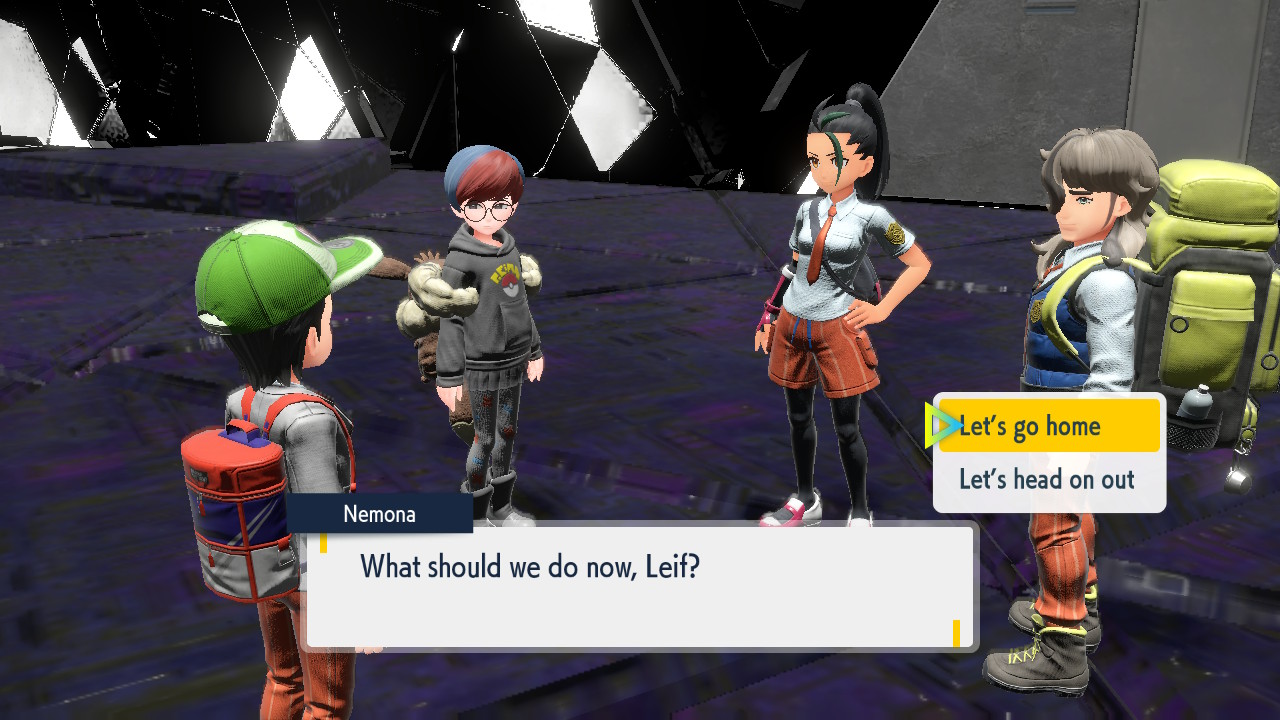Select the "Let's head on out" option
Viewport: 1280px width, 720px height.
pyautogui.click(x=1047, y=480)
